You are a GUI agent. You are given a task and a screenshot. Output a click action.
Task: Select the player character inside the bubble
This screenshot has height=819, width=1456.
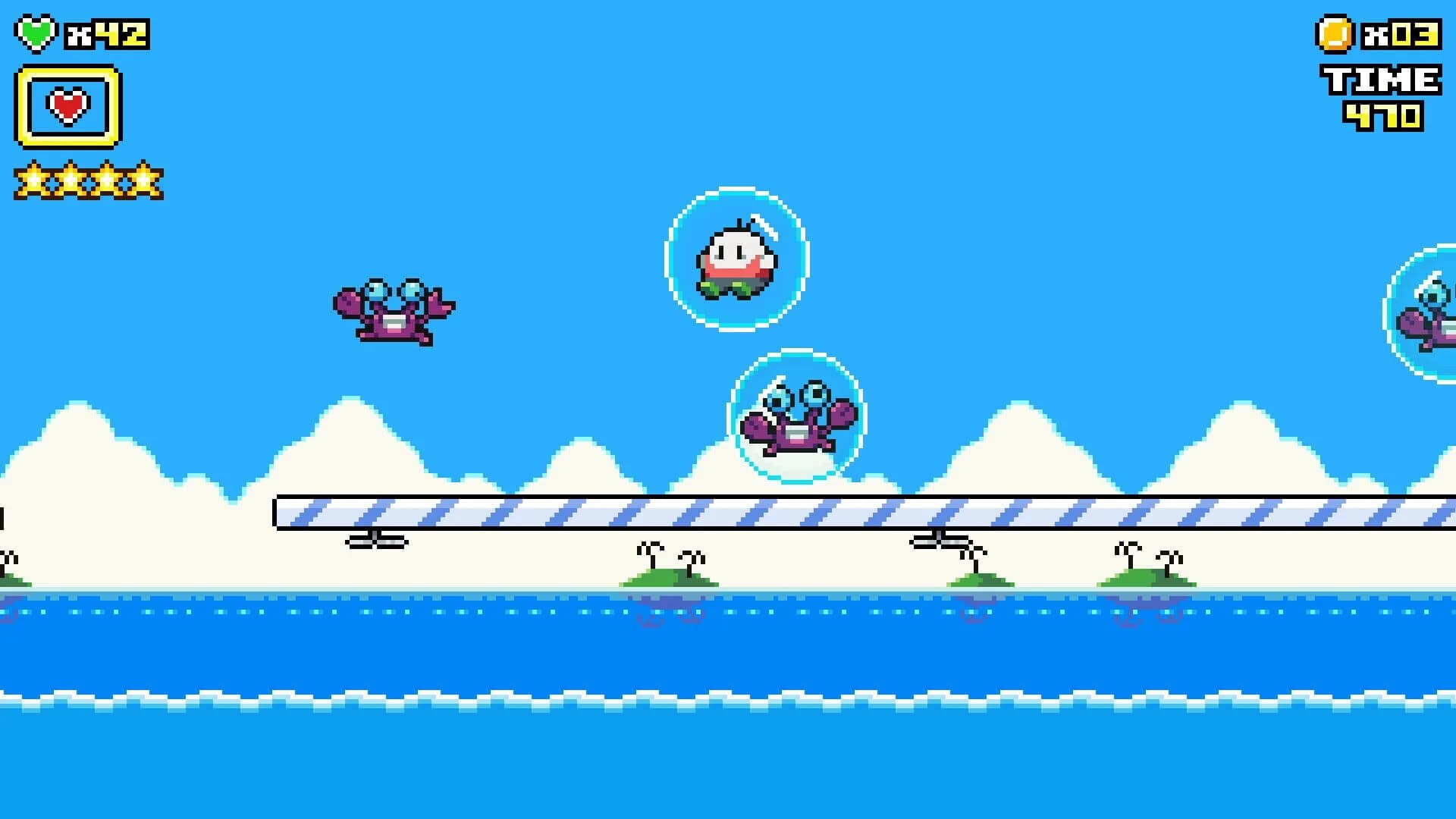[x=734, y=262]
